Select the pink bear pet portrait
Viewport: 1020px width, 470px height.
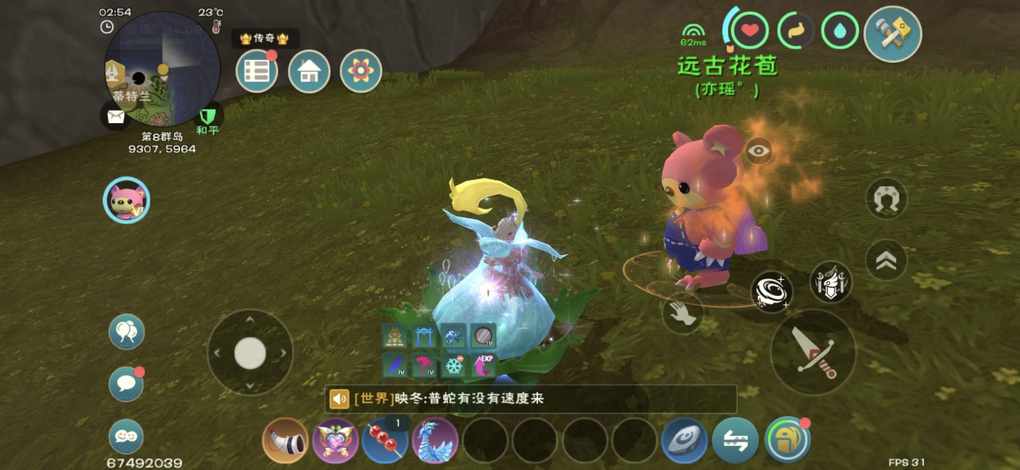click(x=127, y=200)
